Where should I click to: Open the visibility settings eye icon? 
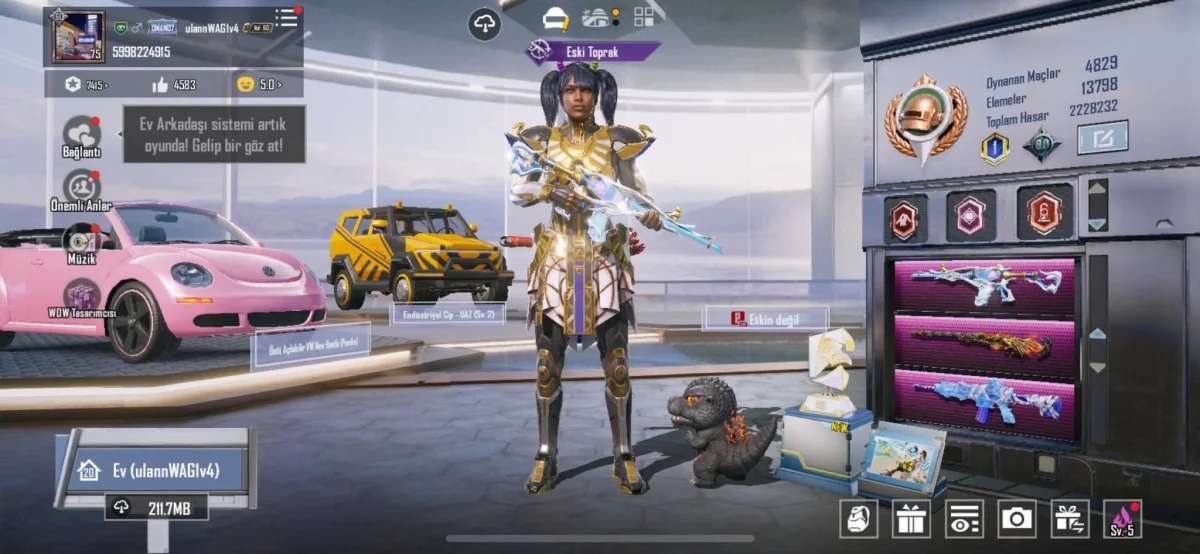(x=964, y=518)
